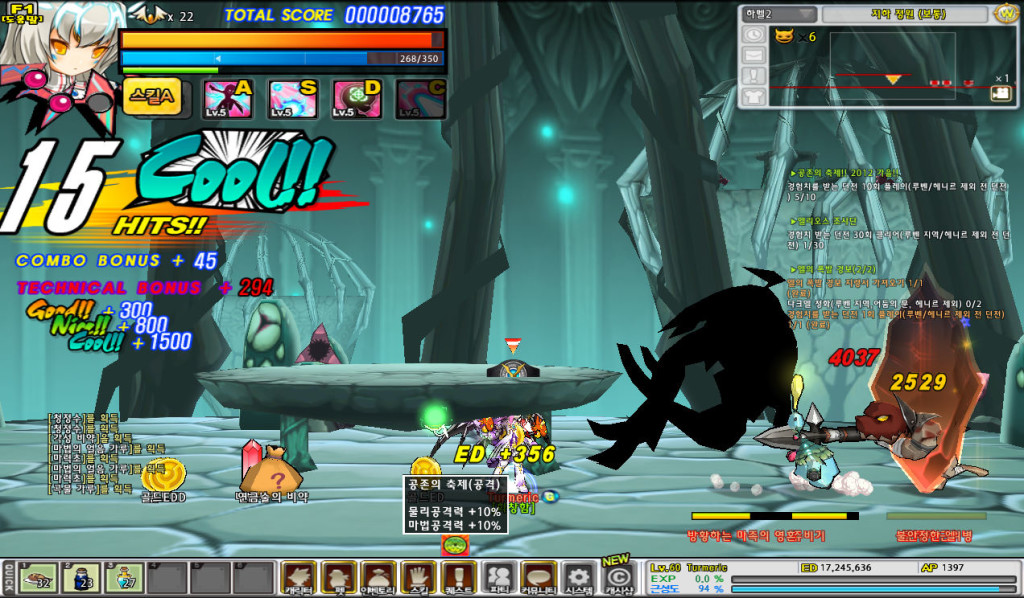Open the mail envelope icon
1024x598 pixels.
[752, 54]
